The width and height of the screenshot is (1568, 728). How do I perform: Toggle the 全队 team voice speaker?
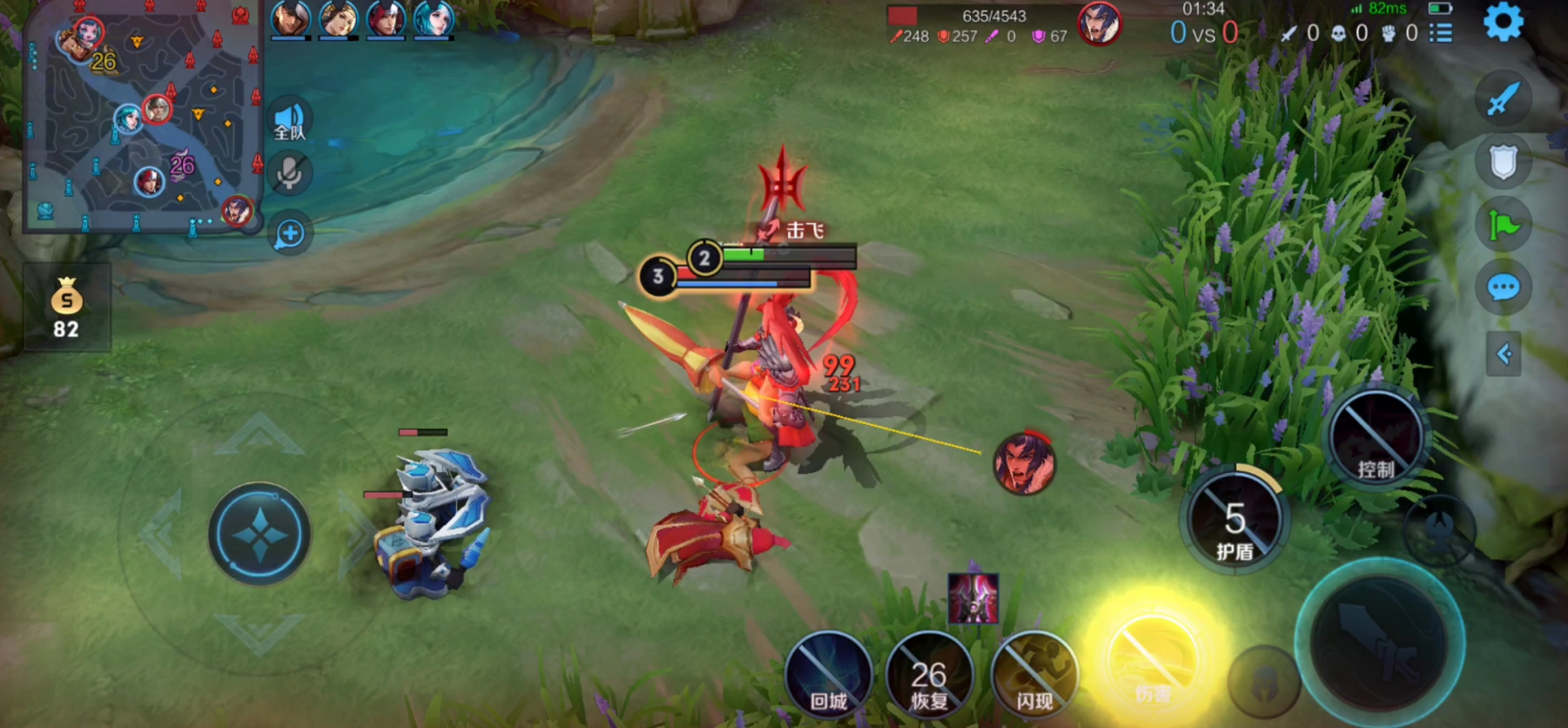(290, 121)
